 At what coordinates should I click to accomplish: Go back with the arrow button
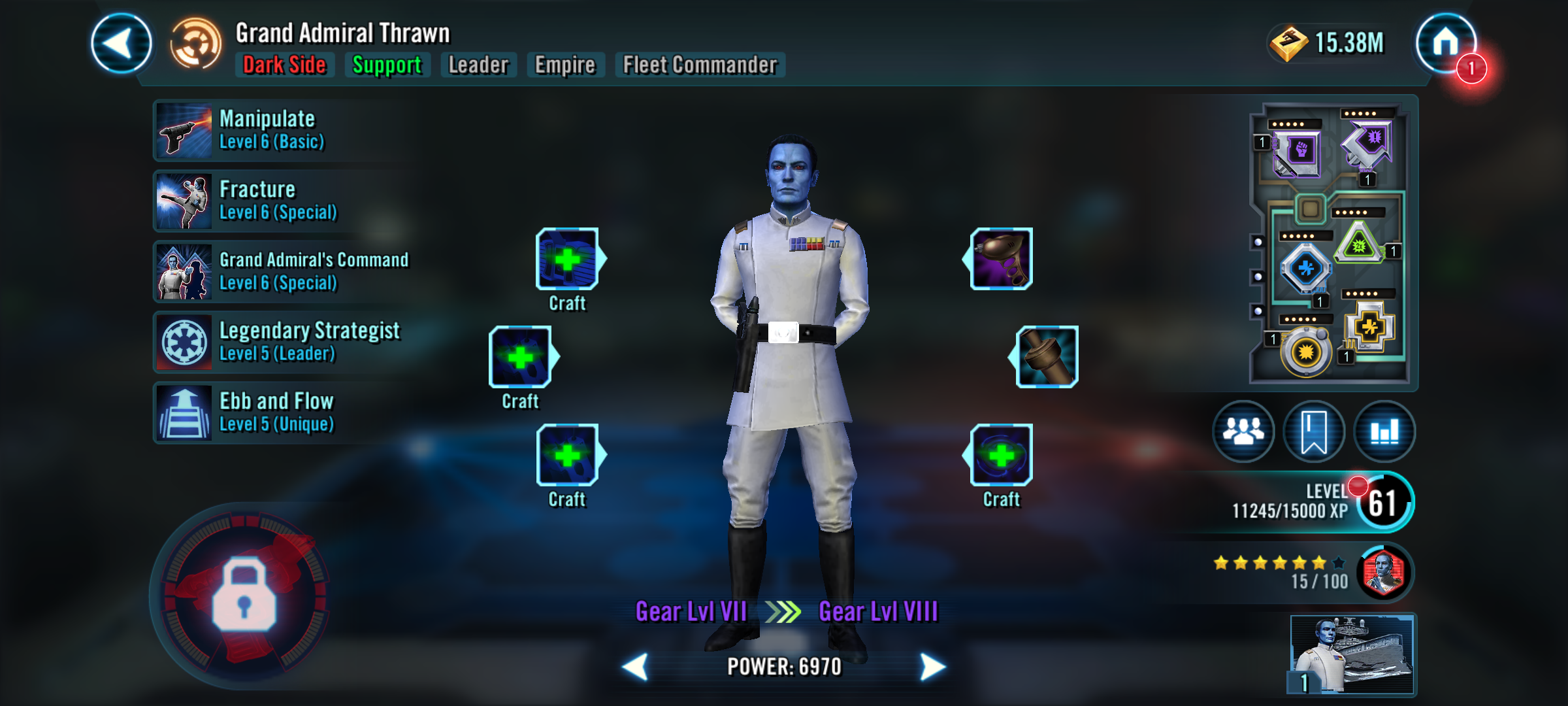[x=122, y=44]
